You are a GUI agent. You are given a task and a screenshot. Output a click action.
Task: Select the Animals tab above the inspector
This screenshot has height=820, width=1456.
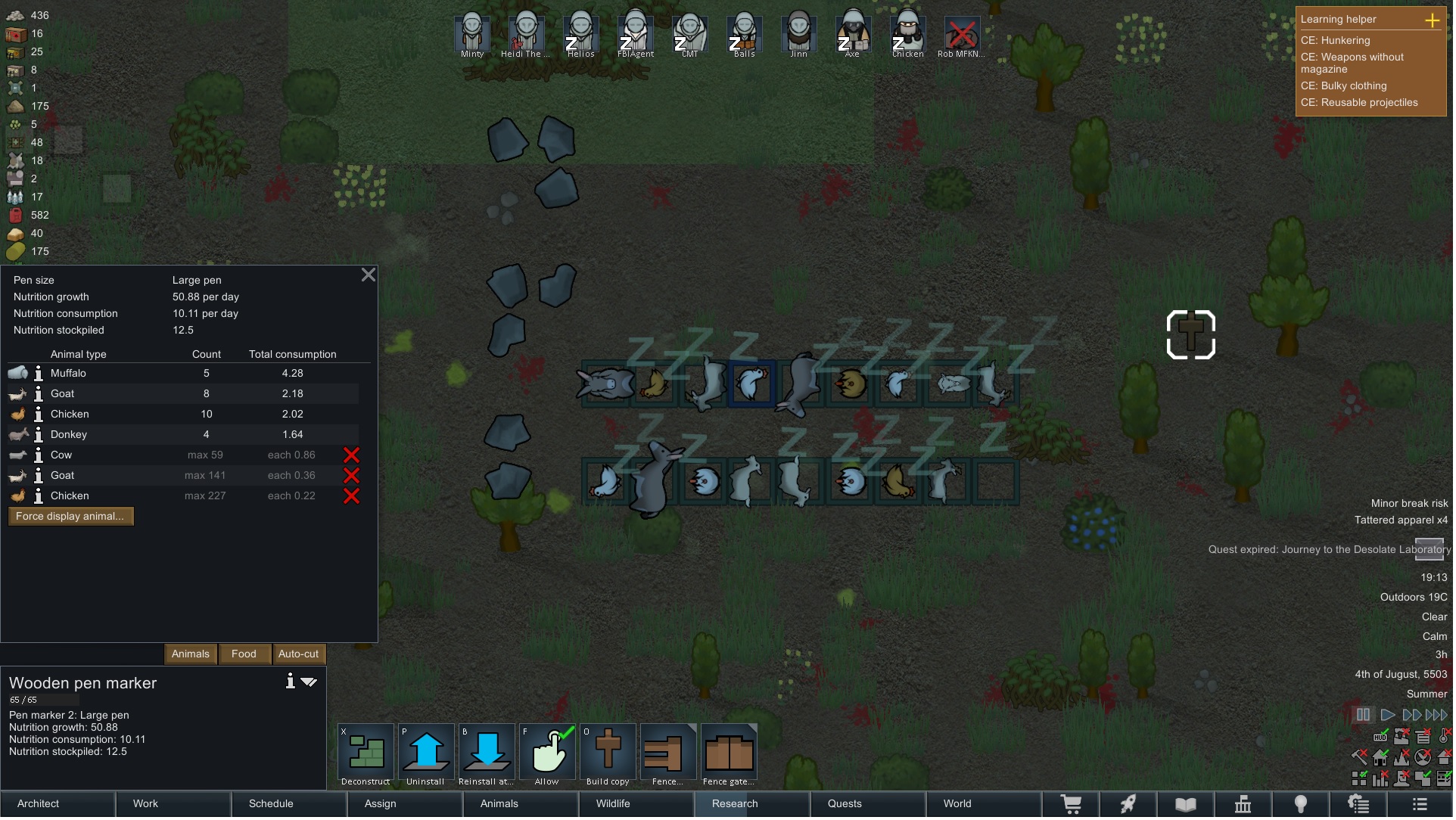click(190, 654)
